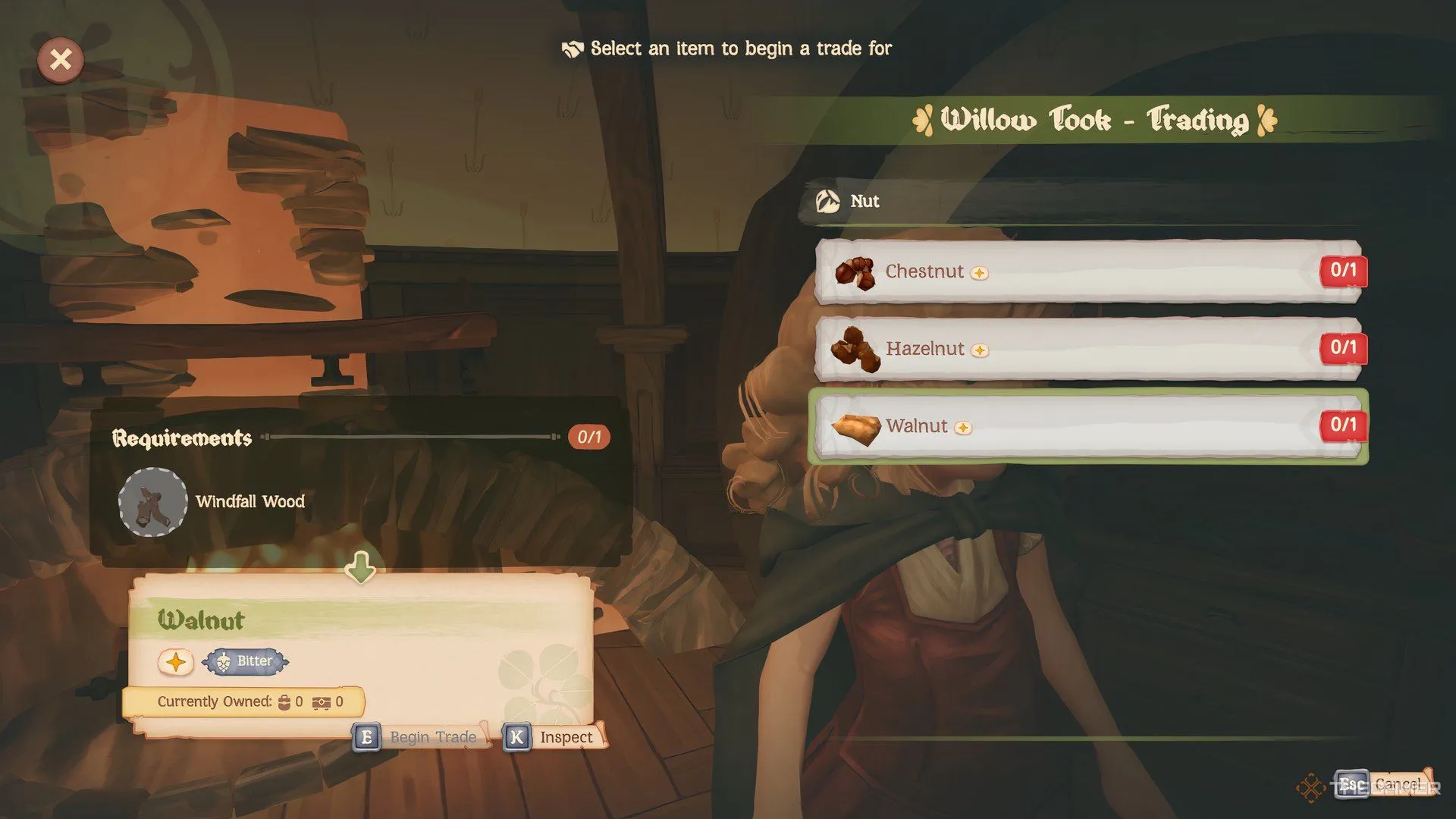
Task: Close the trading screen with the X button
Action: point(61,59)
